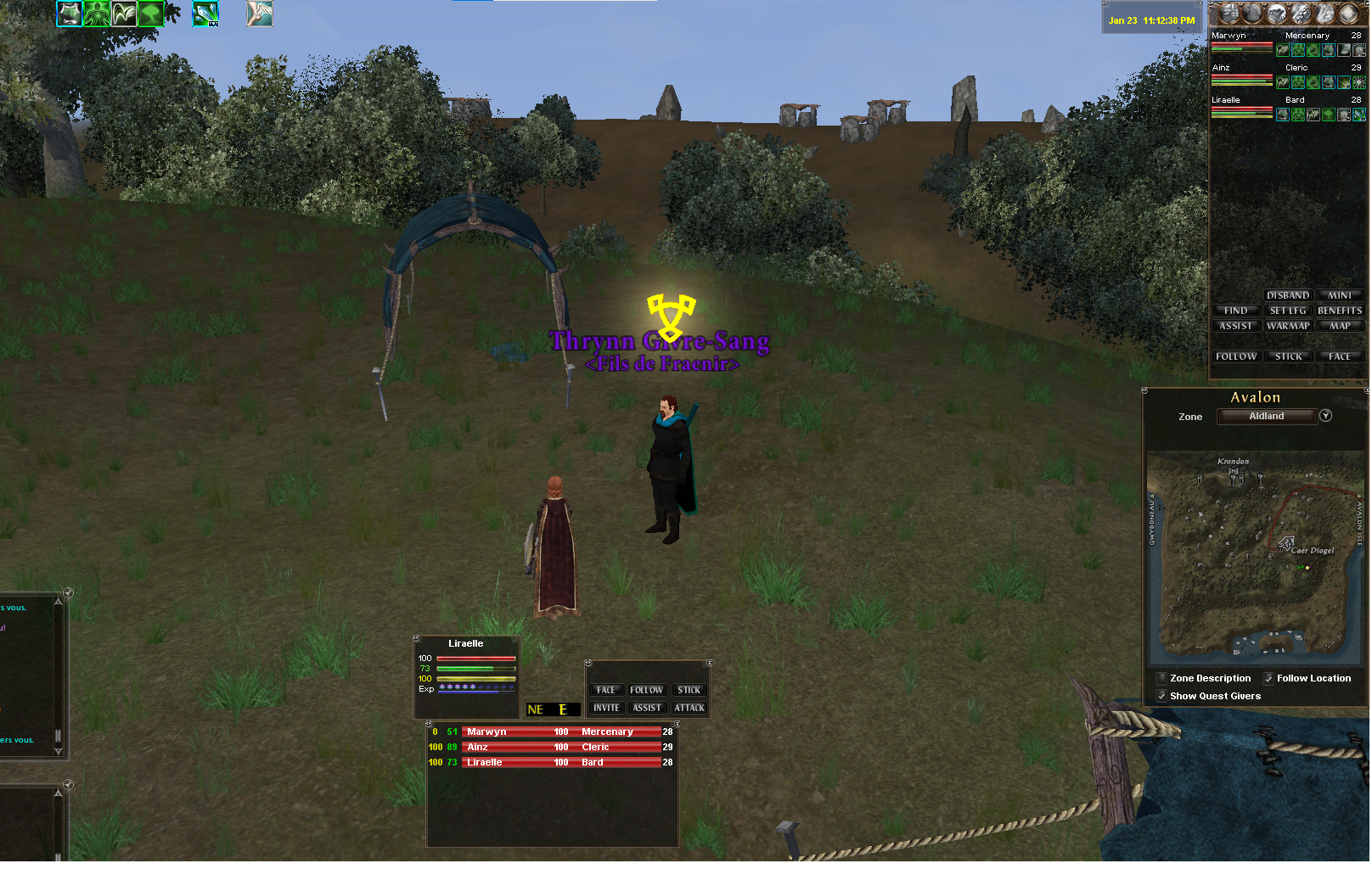This screenshot has width=1372, height=869.
Task: Select the chest armor buff icon
Action: coord(70,14)
